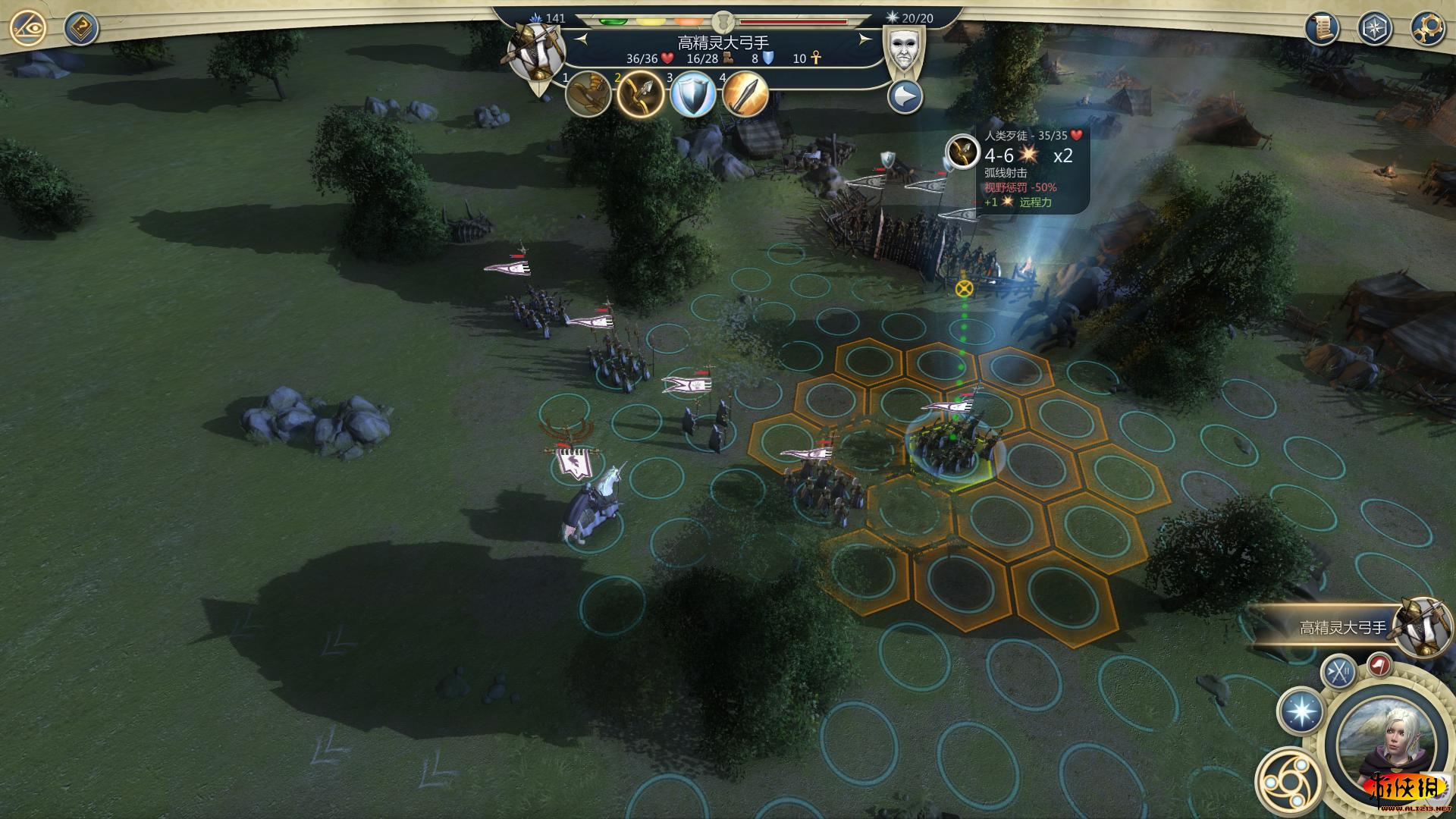
Task: Click the eye icon in top-left corner
Action: 29,29
